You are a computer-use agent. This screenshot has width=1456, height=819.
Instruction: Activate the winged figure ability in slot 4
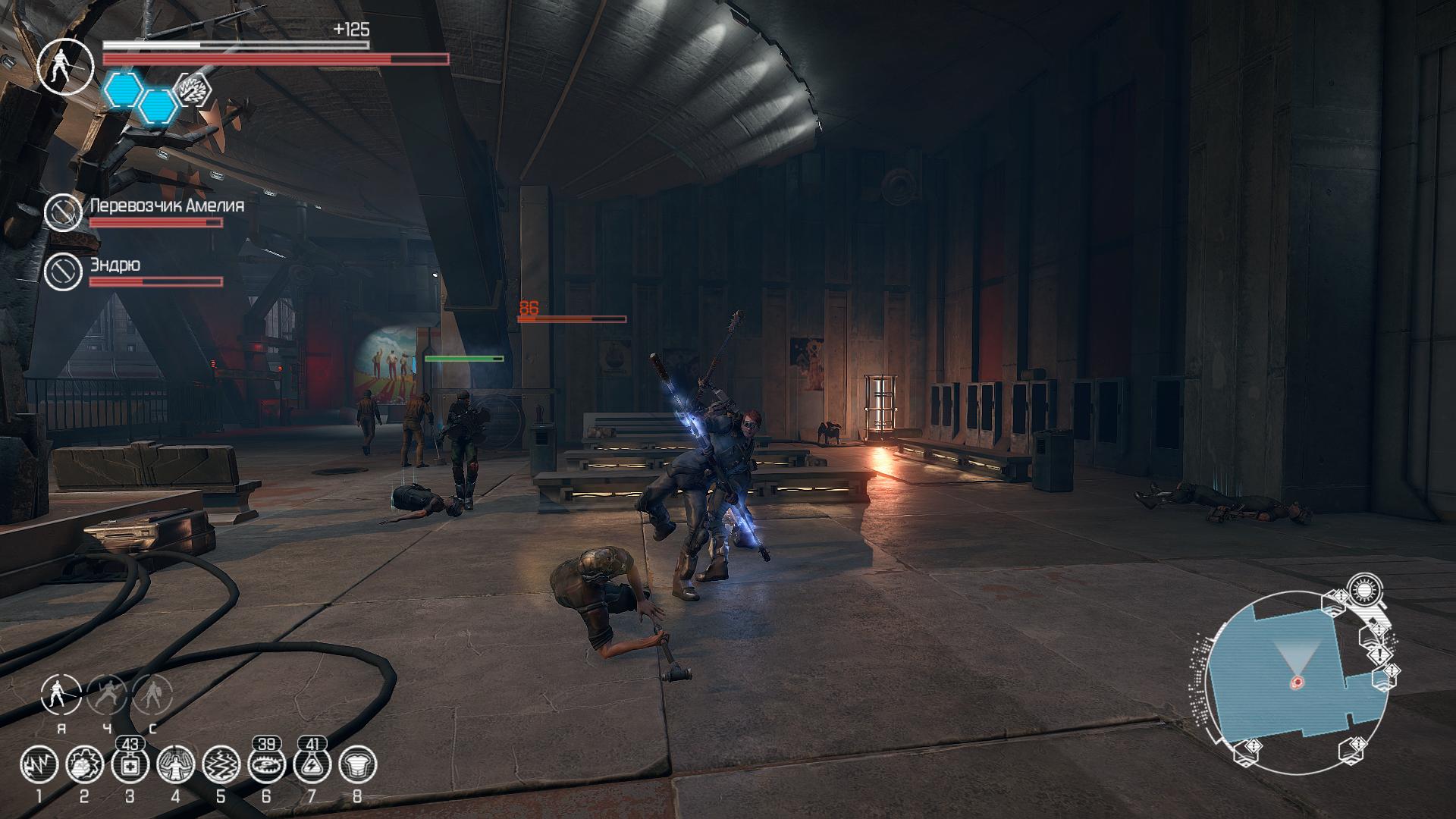click(x=175, y=766)
